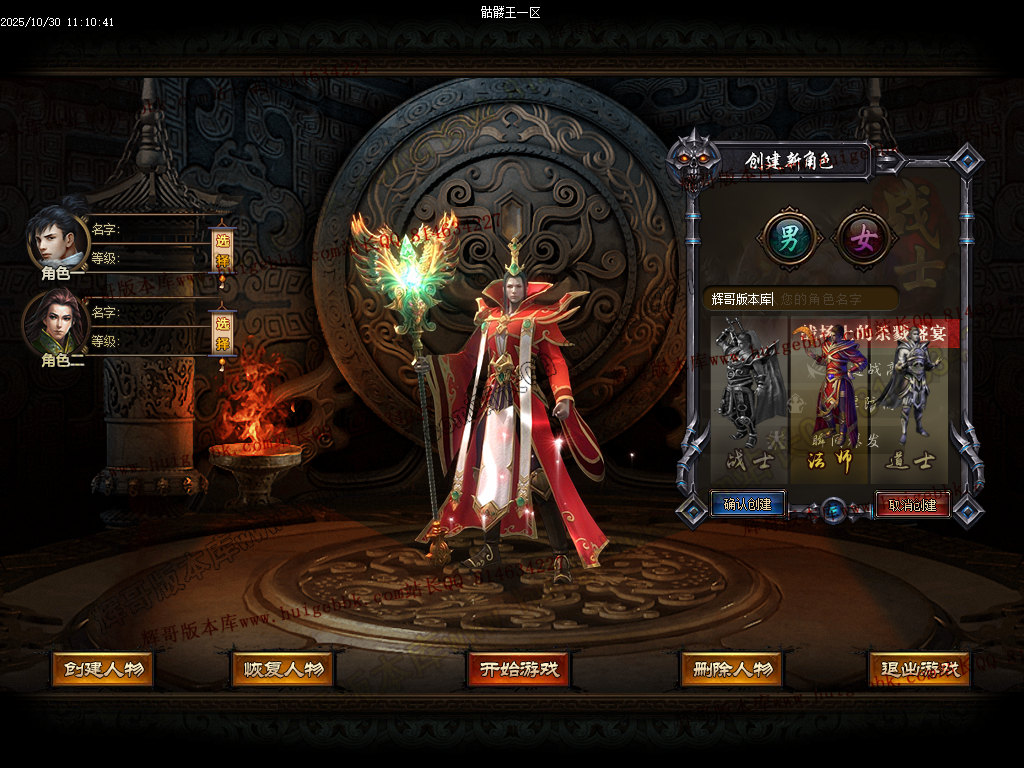Confirm creation with 确认创建
The height and width of the screenshot is (768, 1024).
point(747,504)
